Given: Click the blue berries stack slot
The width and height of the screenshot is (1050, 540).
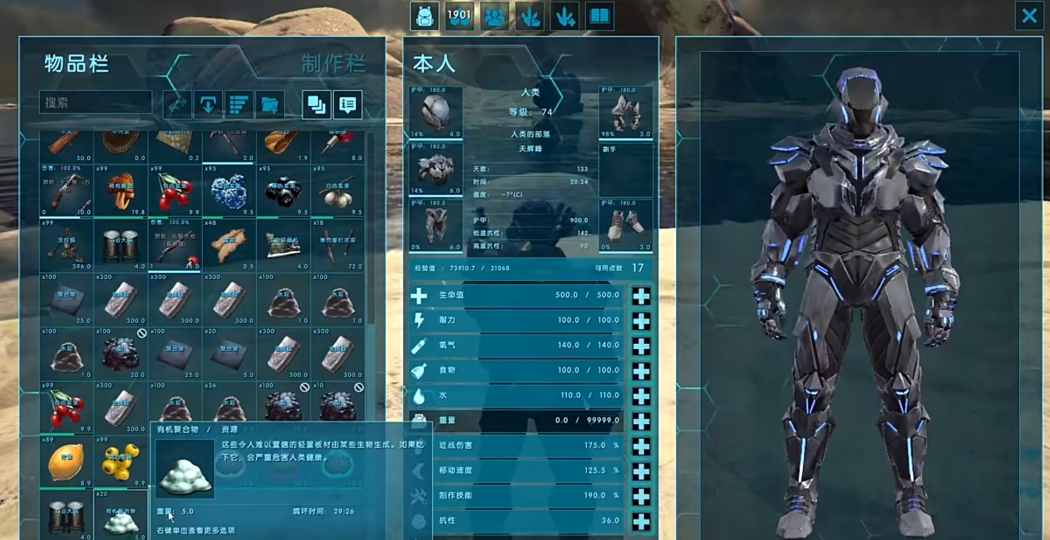Looking at the screenshot, I should (x=229, y=190).
